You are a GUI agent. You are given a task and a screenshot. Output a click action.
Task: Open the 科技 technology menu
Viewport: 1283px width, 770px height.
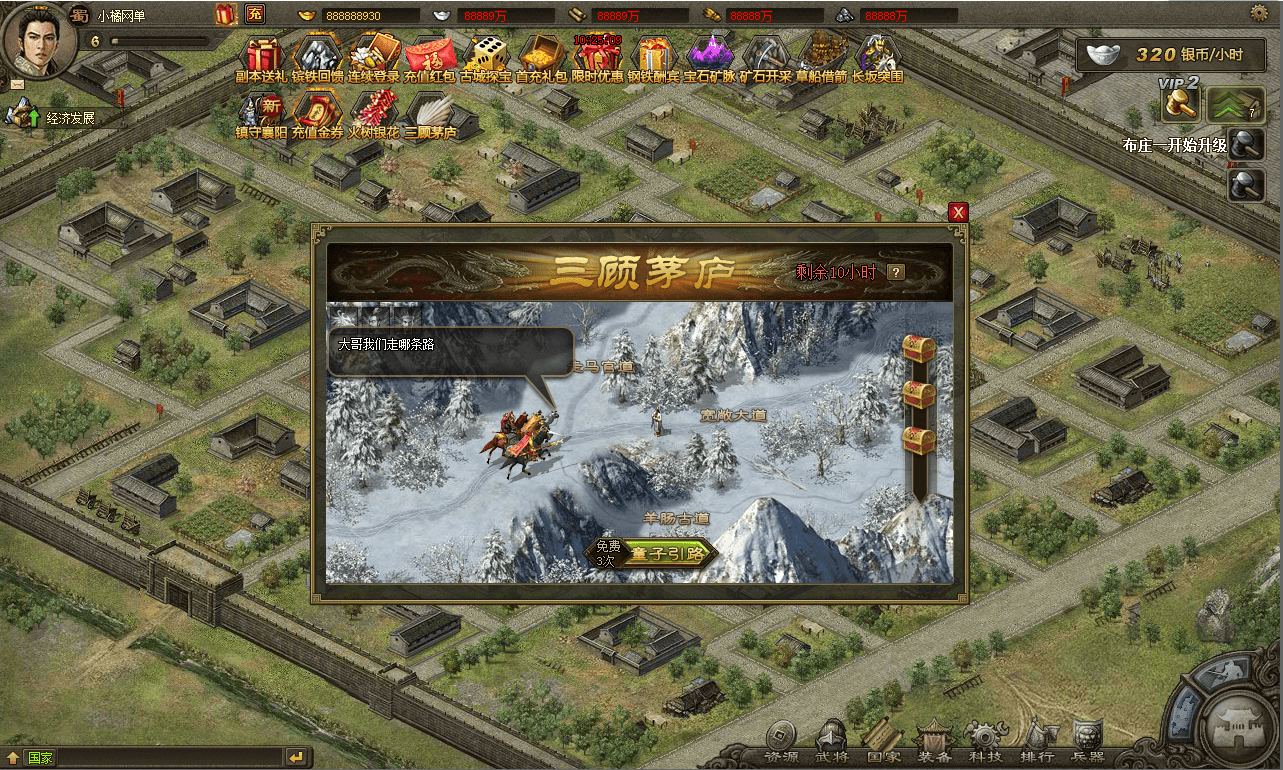click(986, 742)
